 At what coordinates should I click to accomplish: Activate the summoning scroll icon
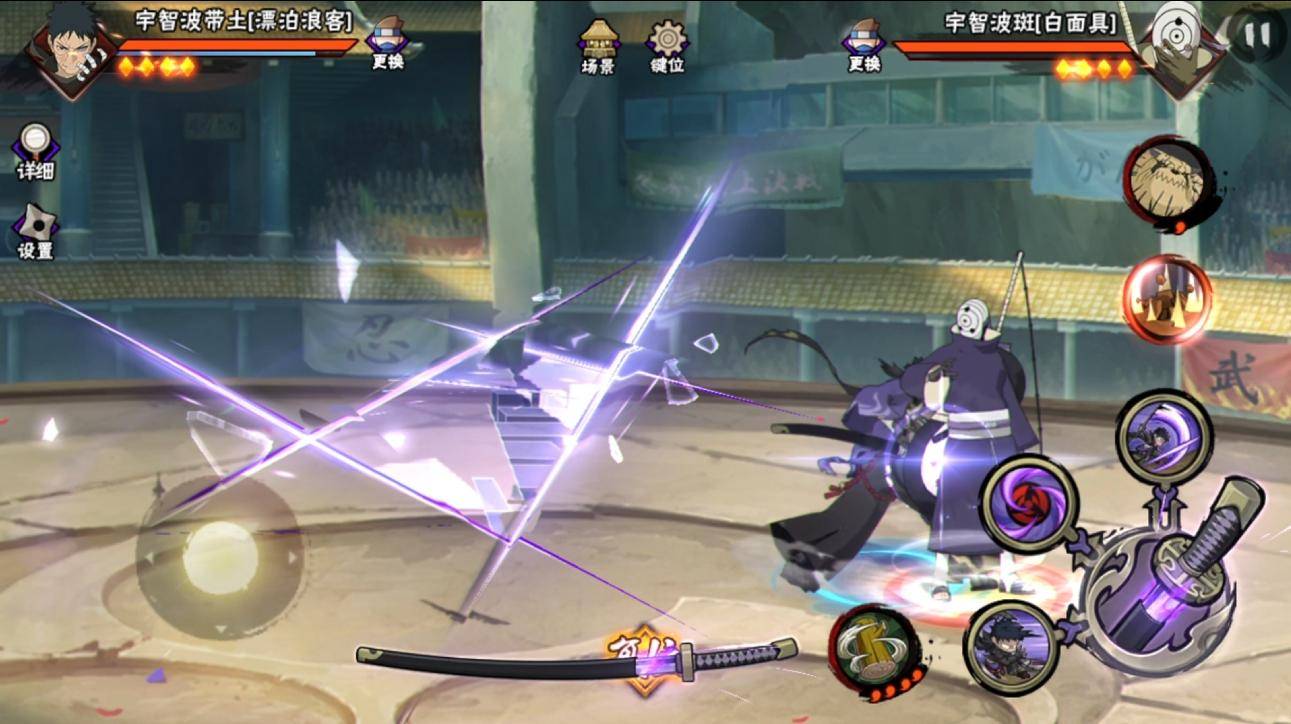tap(1166, 181)
